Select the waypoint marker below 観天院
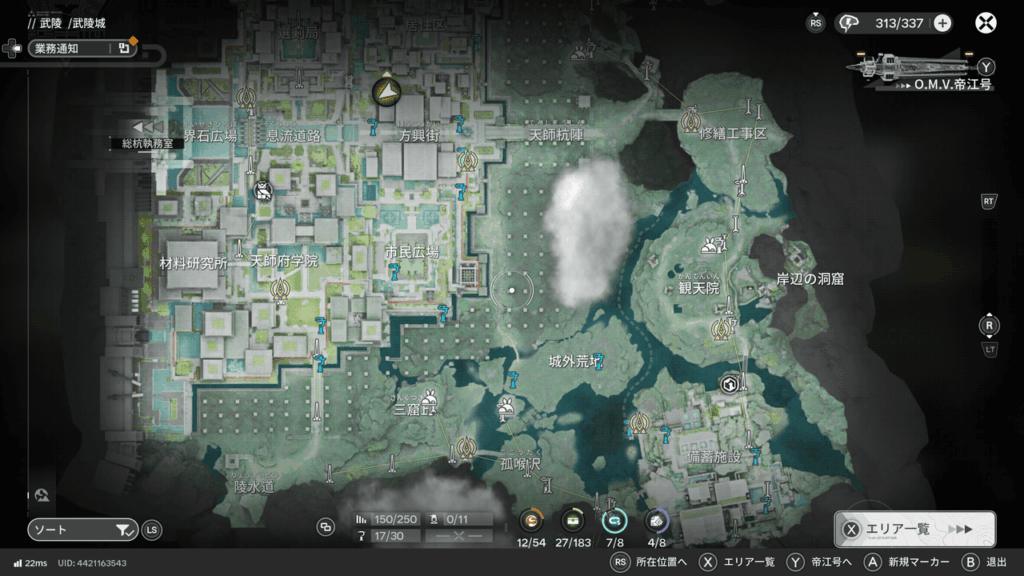 (718, 329)
